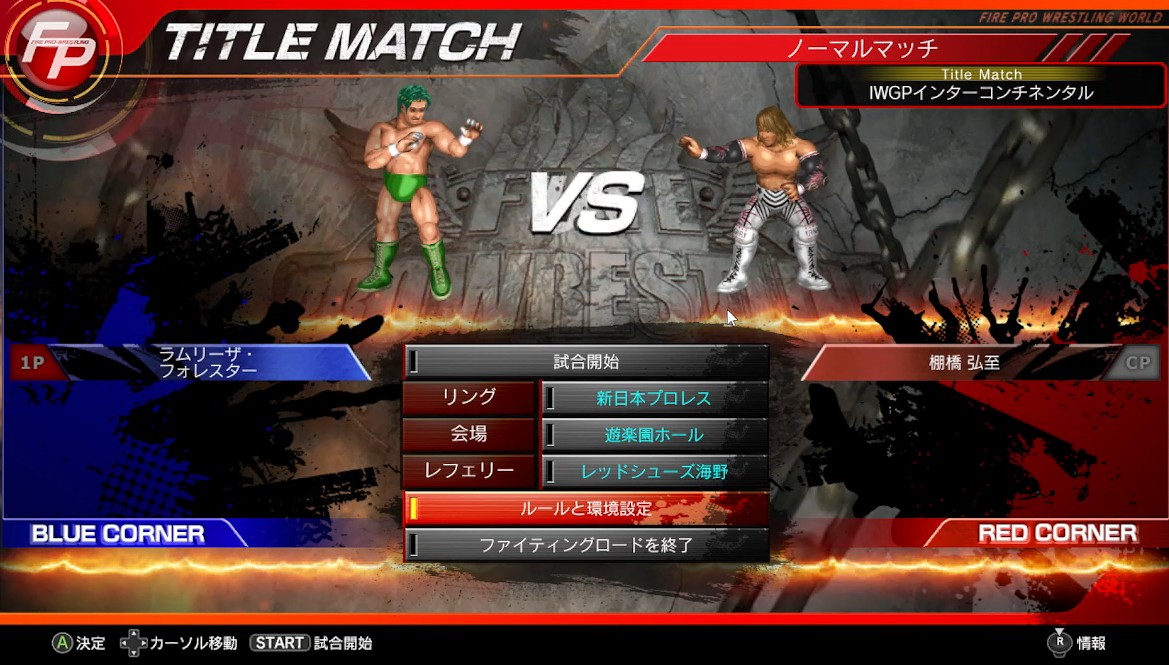Viewport: 1169px width, 665px height.
Task: Exit via ファイティングロードを終了
Action: pyautogui.click(x=586, y=545)
